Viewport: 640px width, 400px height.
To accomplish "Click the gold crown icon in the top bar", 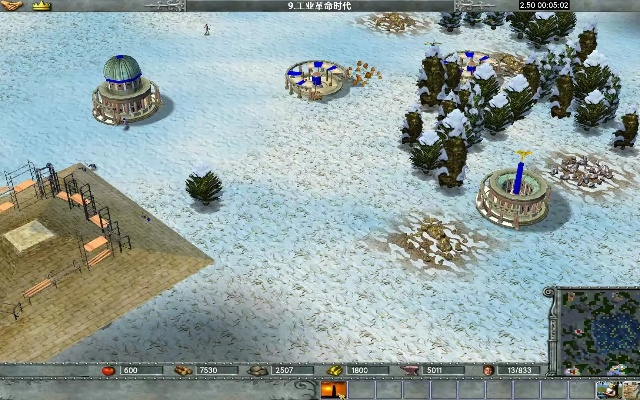I will (41, 6).
